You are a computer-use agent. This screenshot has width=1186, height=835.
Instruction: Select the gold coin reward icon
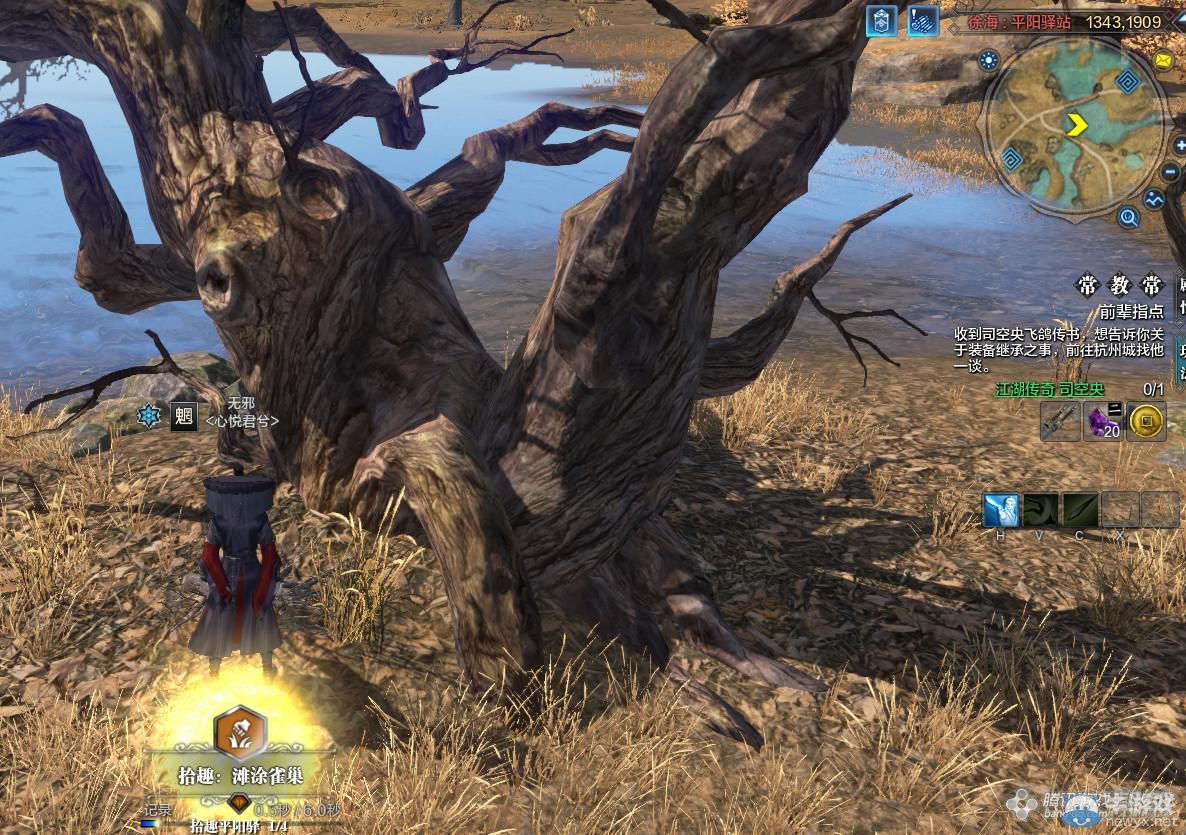point(1146,422)
